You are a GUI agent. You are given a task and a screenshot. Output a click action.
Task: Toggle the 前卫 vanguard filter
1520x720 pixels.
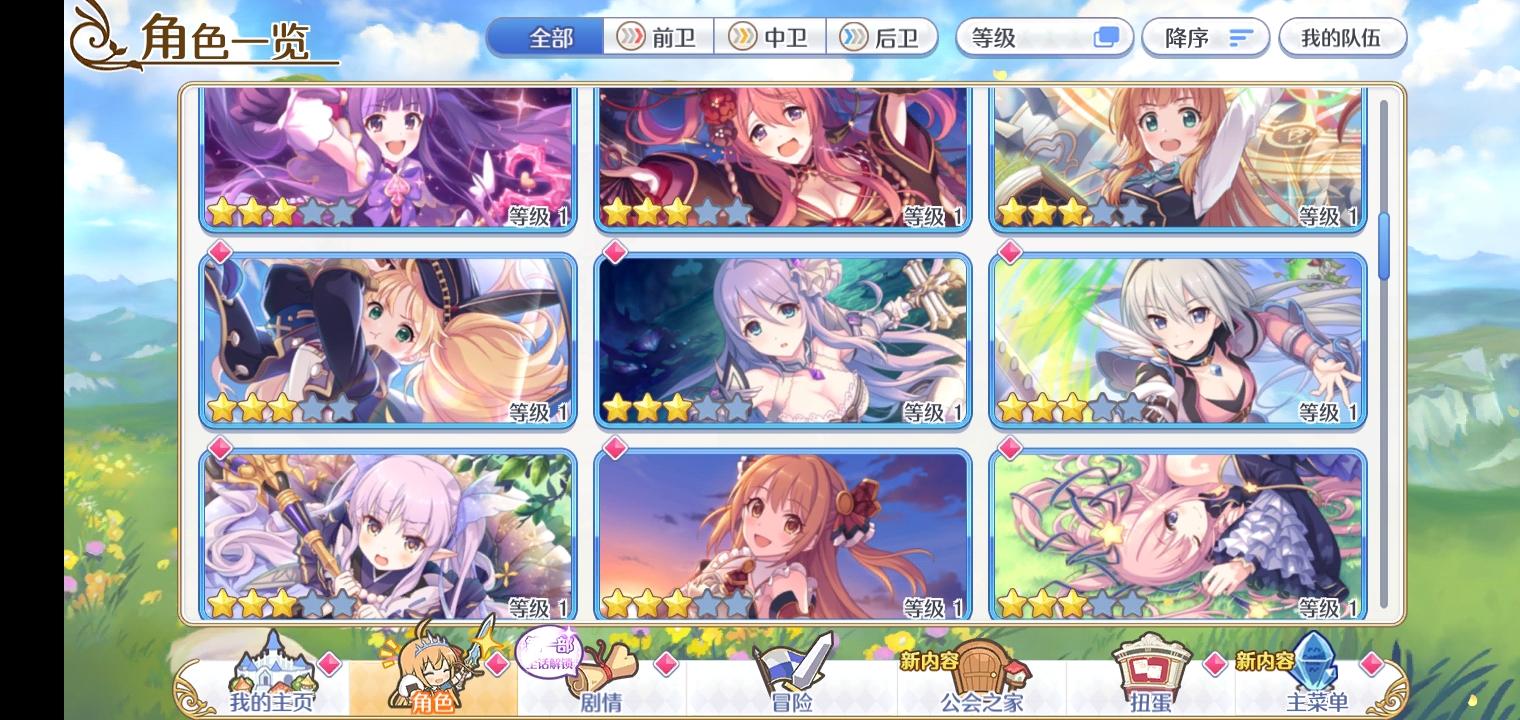(x=659, y=37)
